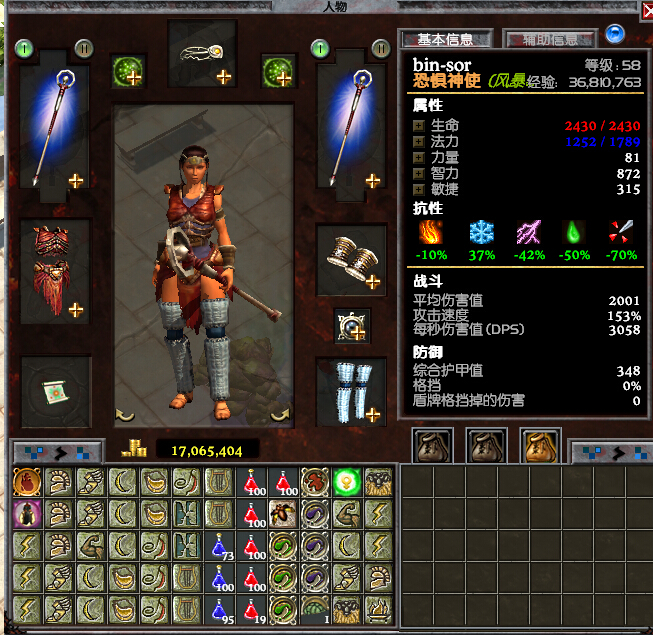Select the small amulet slot above the greaves
Screen dimensions: 653x635
pos(351,323)
